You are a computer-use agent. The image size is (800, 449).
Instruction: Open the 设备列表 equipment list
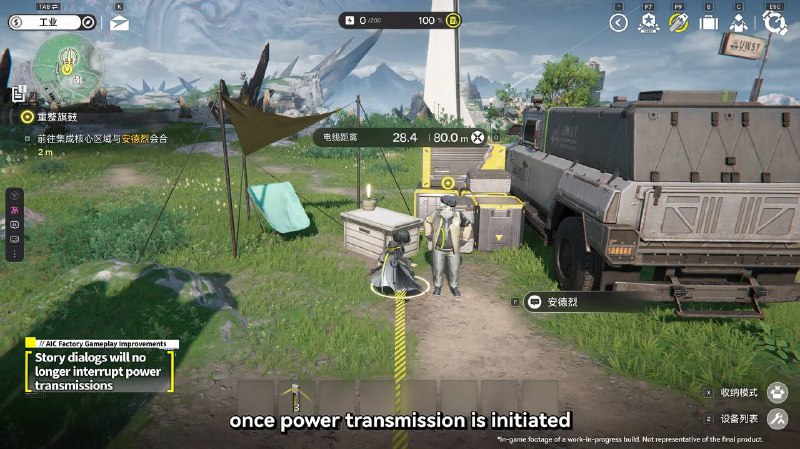(777, 419)
